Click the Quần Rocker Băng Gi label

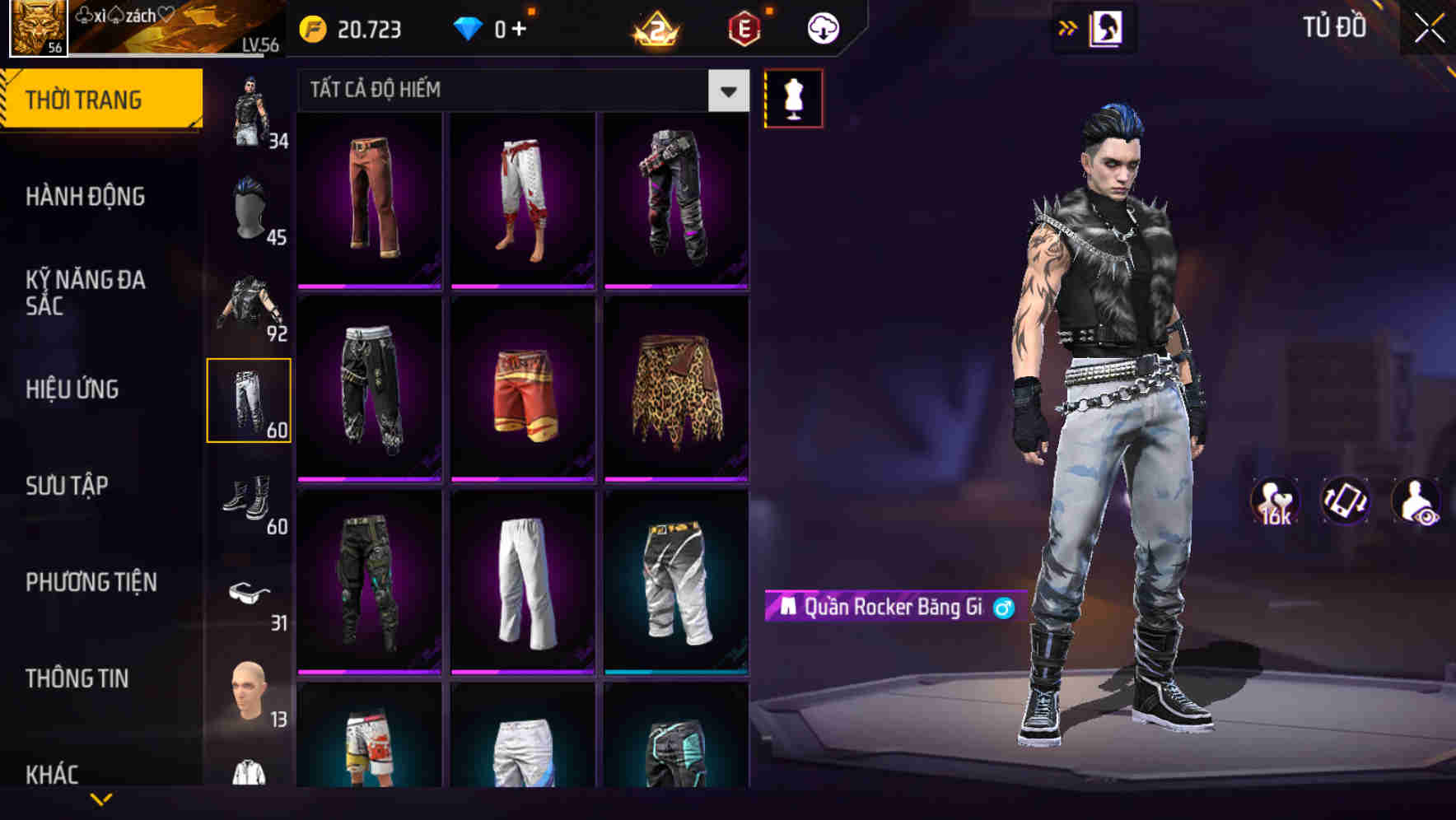click(888, 607)
